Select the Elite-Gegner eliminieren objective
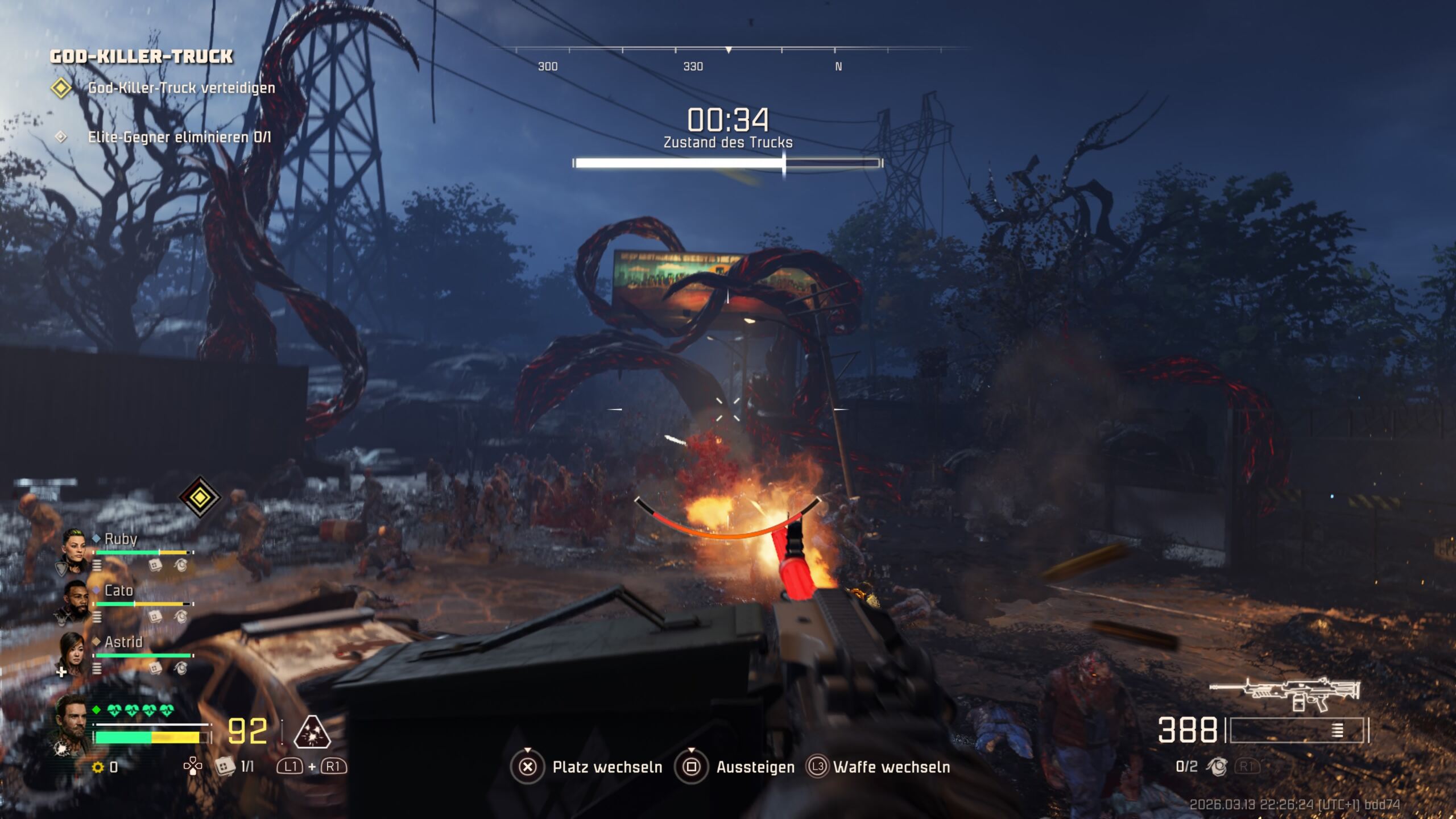 click(179, 138)
